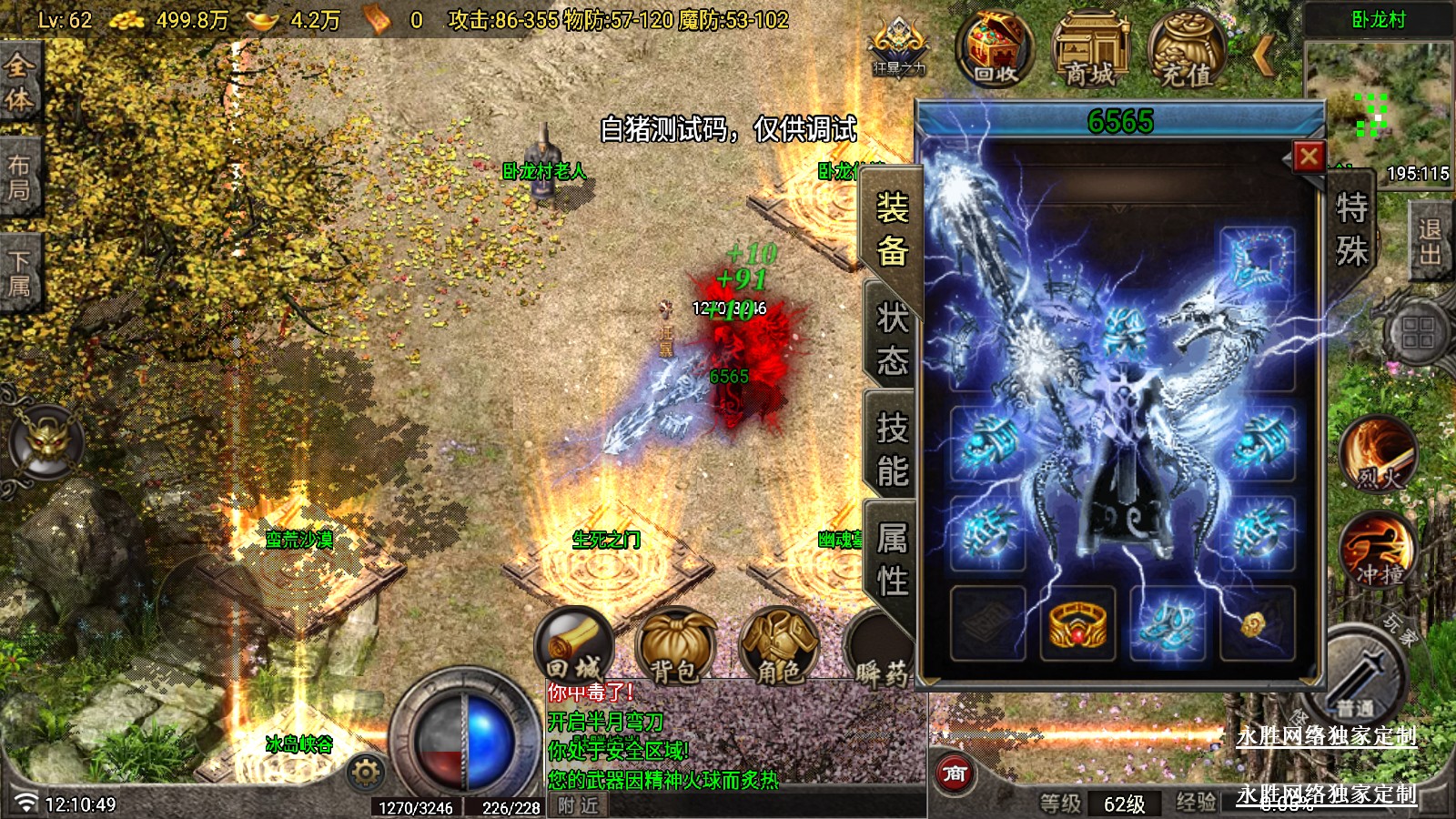Switch to the 状态 status tab
The image size is (1456, 819).
(892, 339)
